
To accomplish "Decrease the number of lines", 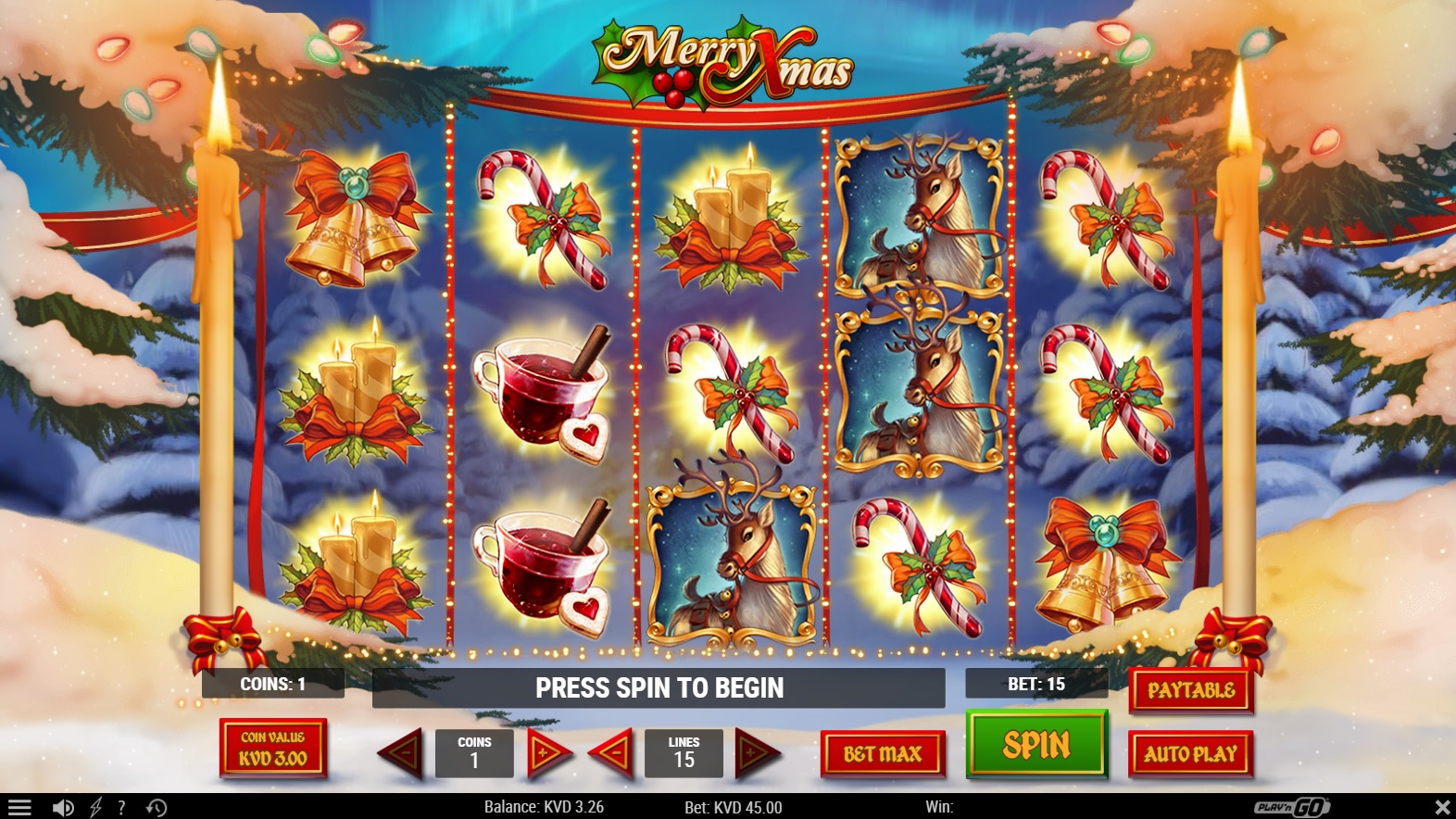I will (612, 753).
